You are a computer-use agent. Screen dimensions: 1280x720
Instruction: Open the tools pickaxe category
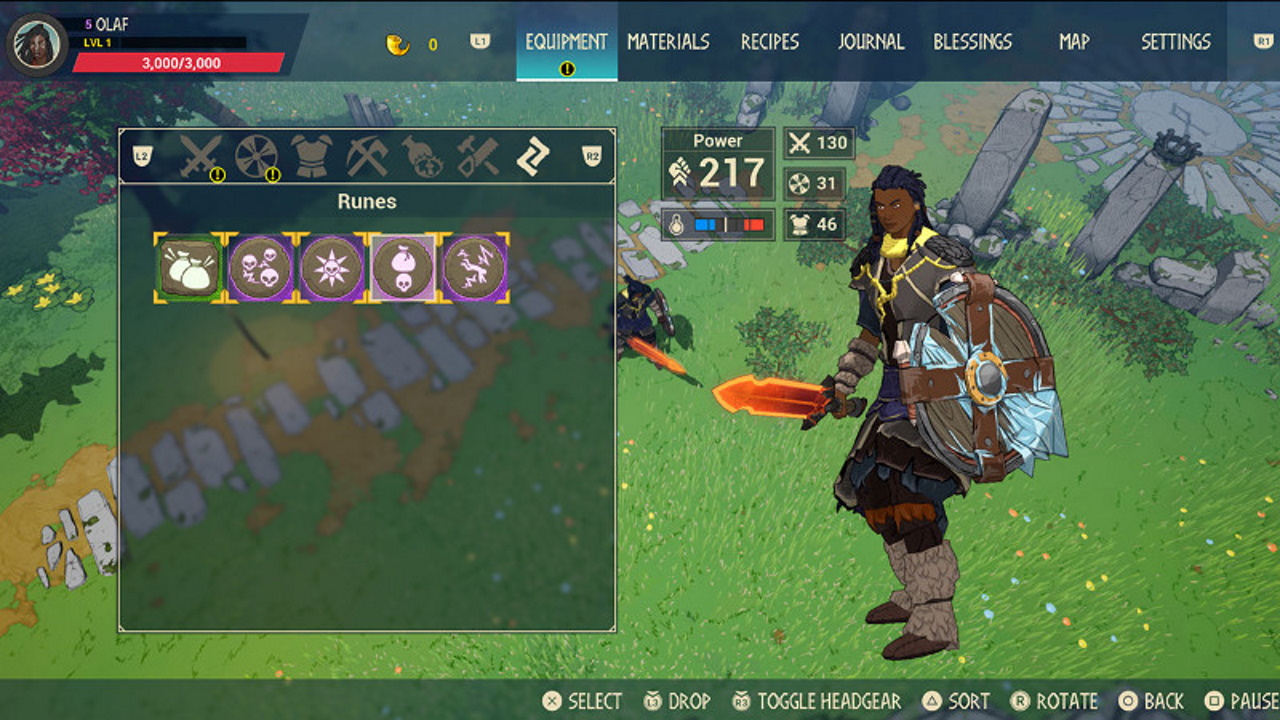point(366,155)
